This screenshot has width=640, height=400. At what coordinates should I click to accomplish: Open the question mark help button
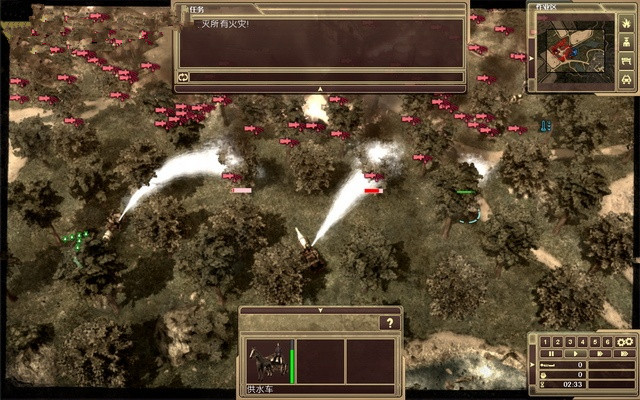click(x=389, y=323)
